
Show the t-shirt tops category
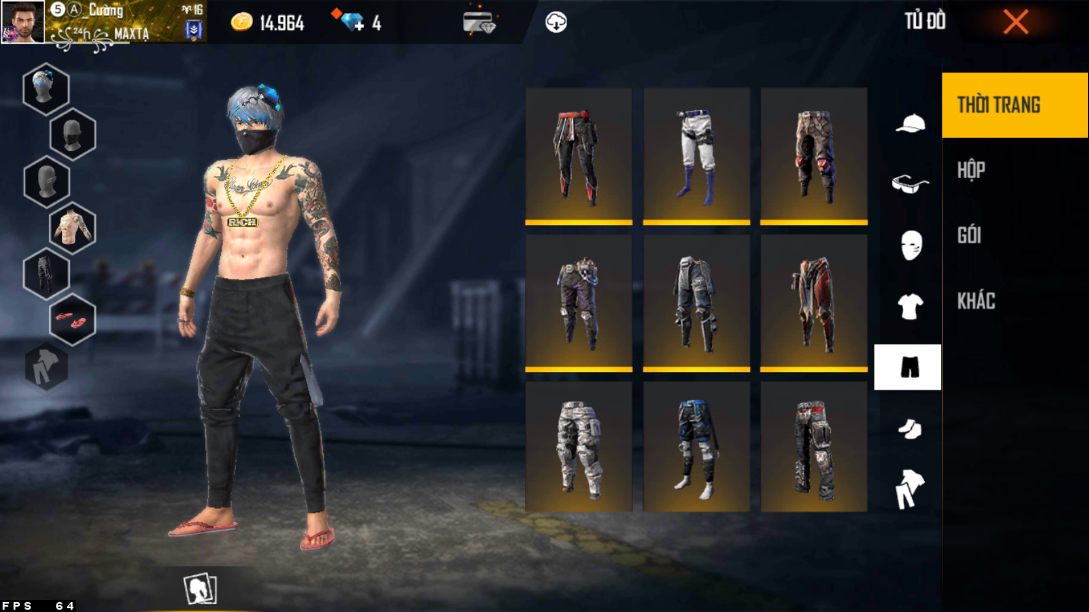click(x=909, y=307)
